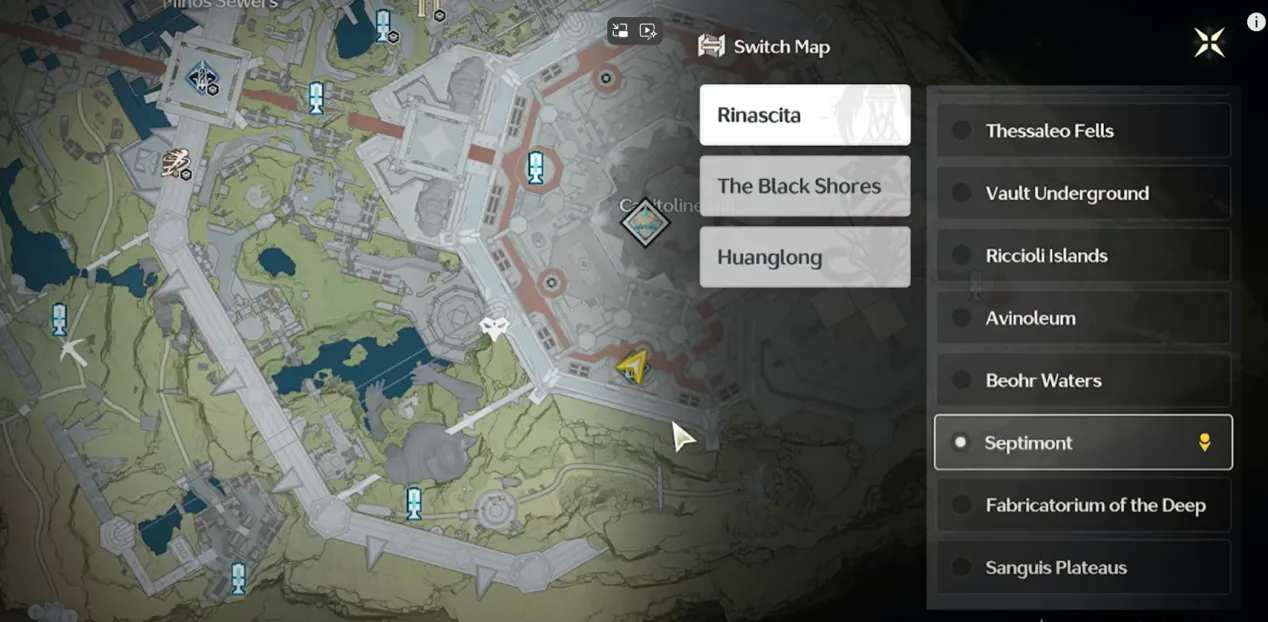Choose the Huanglong region map
This screenshot has width=1268, height=622.
pyautogui.click(x=804, y=257)
